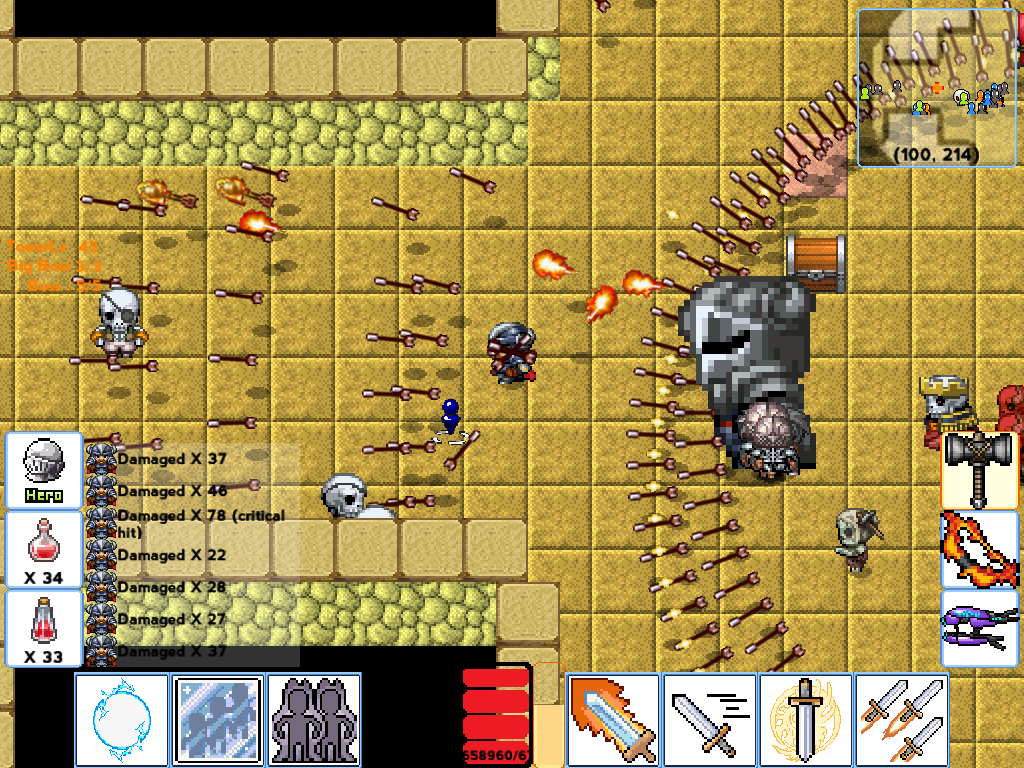Activate the blue swirling orb skill
The height and width of the screenshot is (768, 1024).
(x=122, y=720)
